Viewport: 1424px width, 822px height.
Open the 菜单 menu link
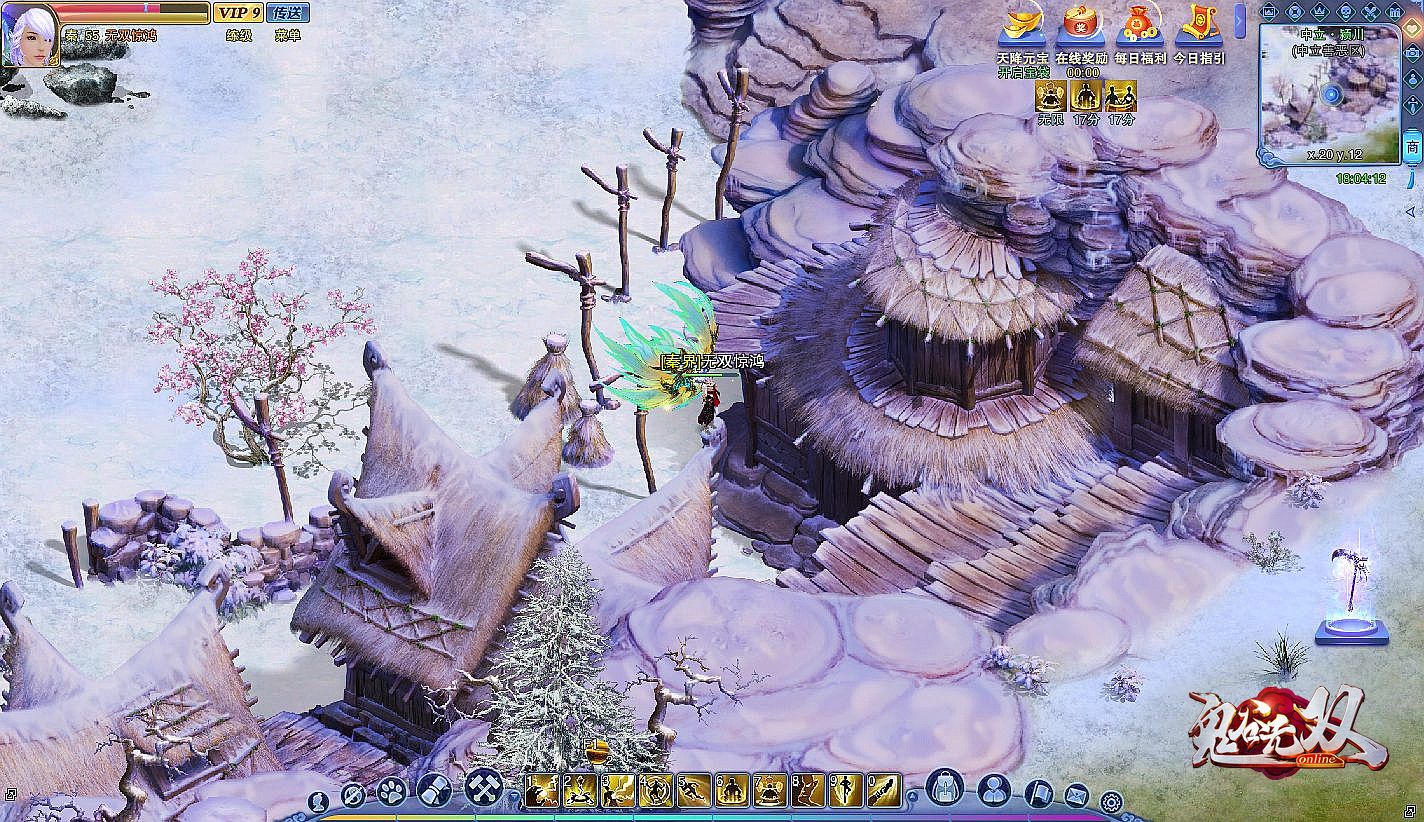[288, 36]
